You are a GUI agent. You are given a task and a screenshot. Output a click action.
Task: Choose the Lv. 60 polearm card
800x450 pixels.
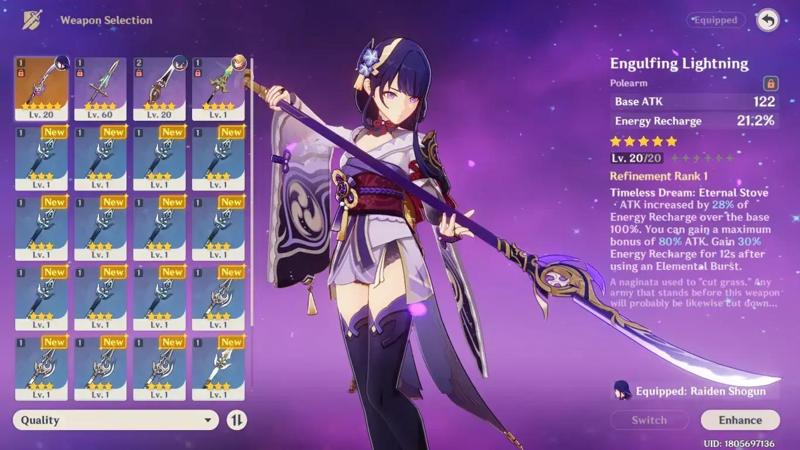point(101,88)
